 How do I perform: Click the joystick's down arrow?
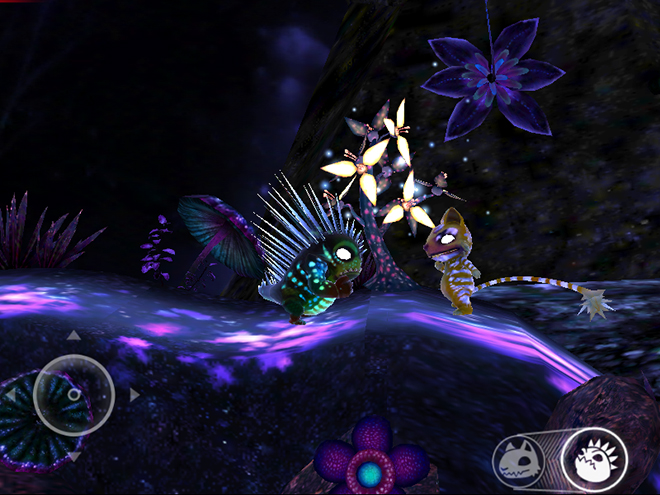[73, 457]
